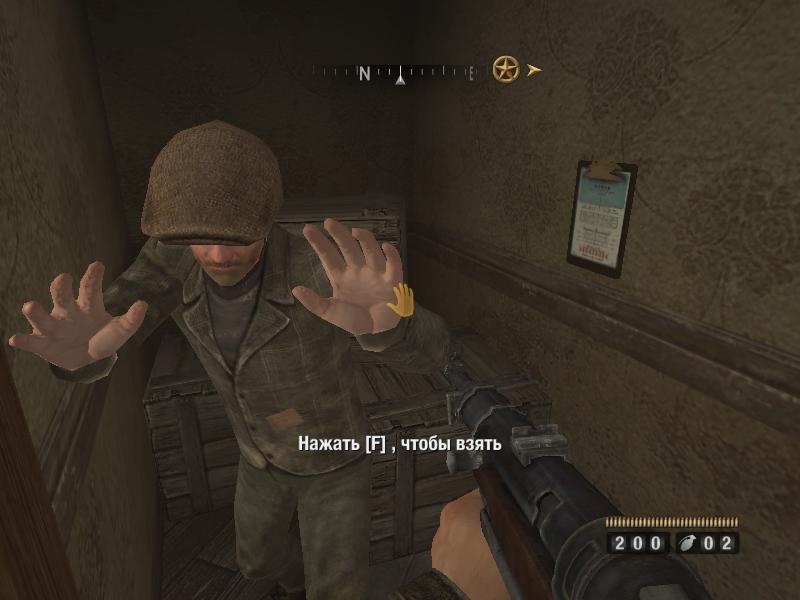Screen dimensions: 800x600
Task: Select the gold star objective marker
Action: (x=506, y=69)
